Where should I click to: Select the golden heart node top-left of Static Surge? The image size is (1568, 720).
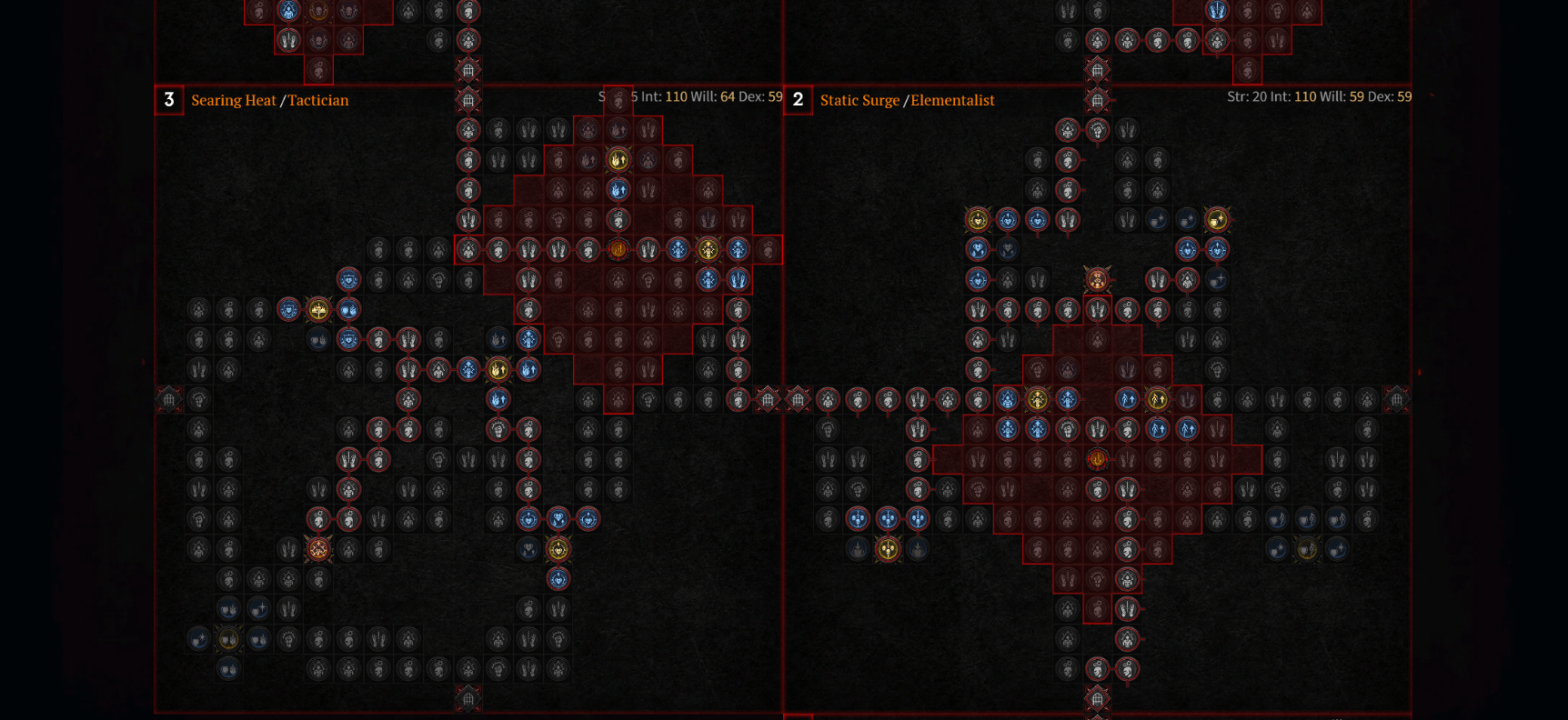pyautogui.click(x=976, y=220)
